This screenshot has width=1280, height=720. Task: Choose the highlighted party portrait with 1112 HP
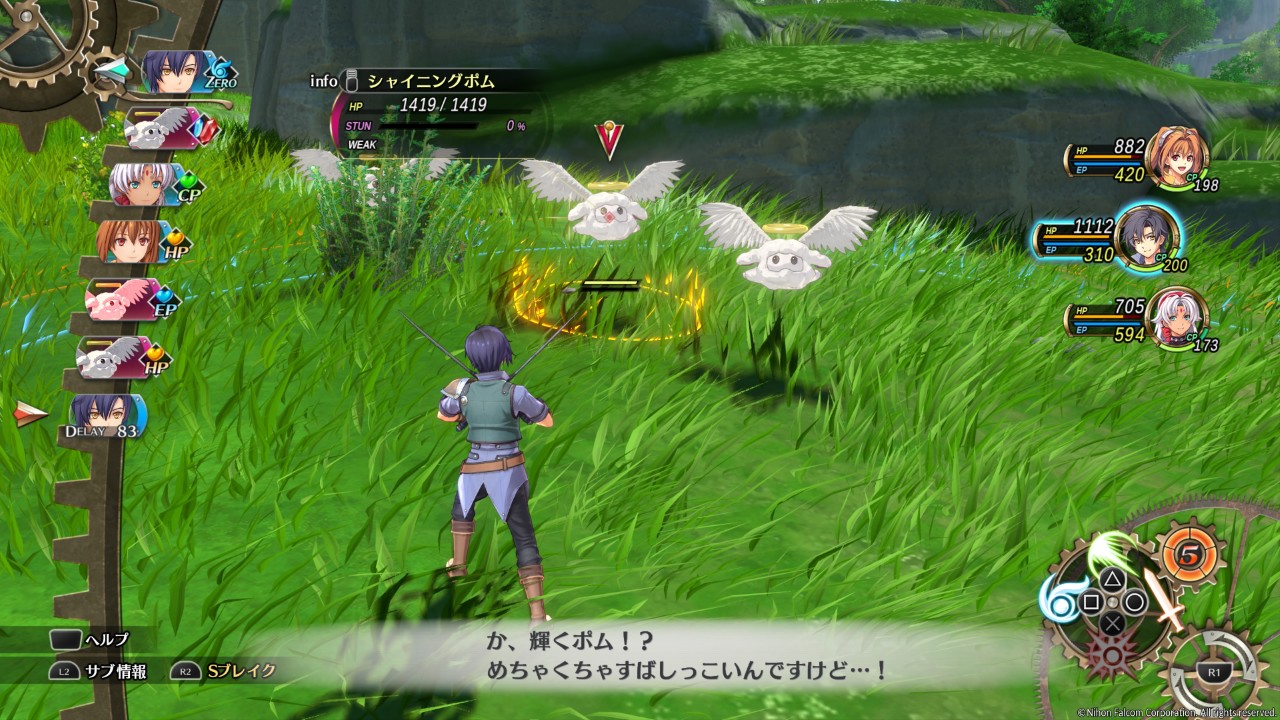[1146, 238]
